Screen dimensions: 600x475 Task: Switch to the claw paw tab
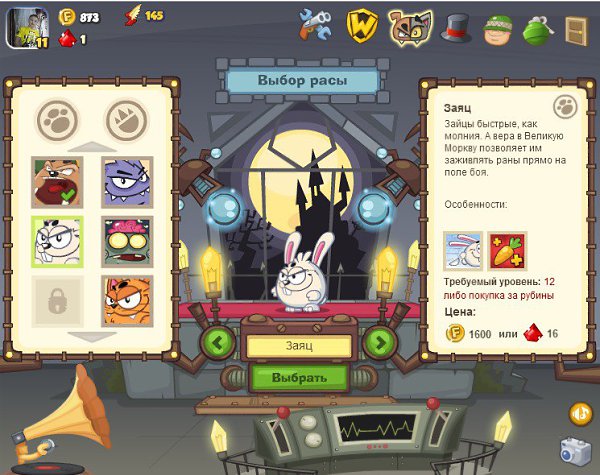[x=126, y=120]
